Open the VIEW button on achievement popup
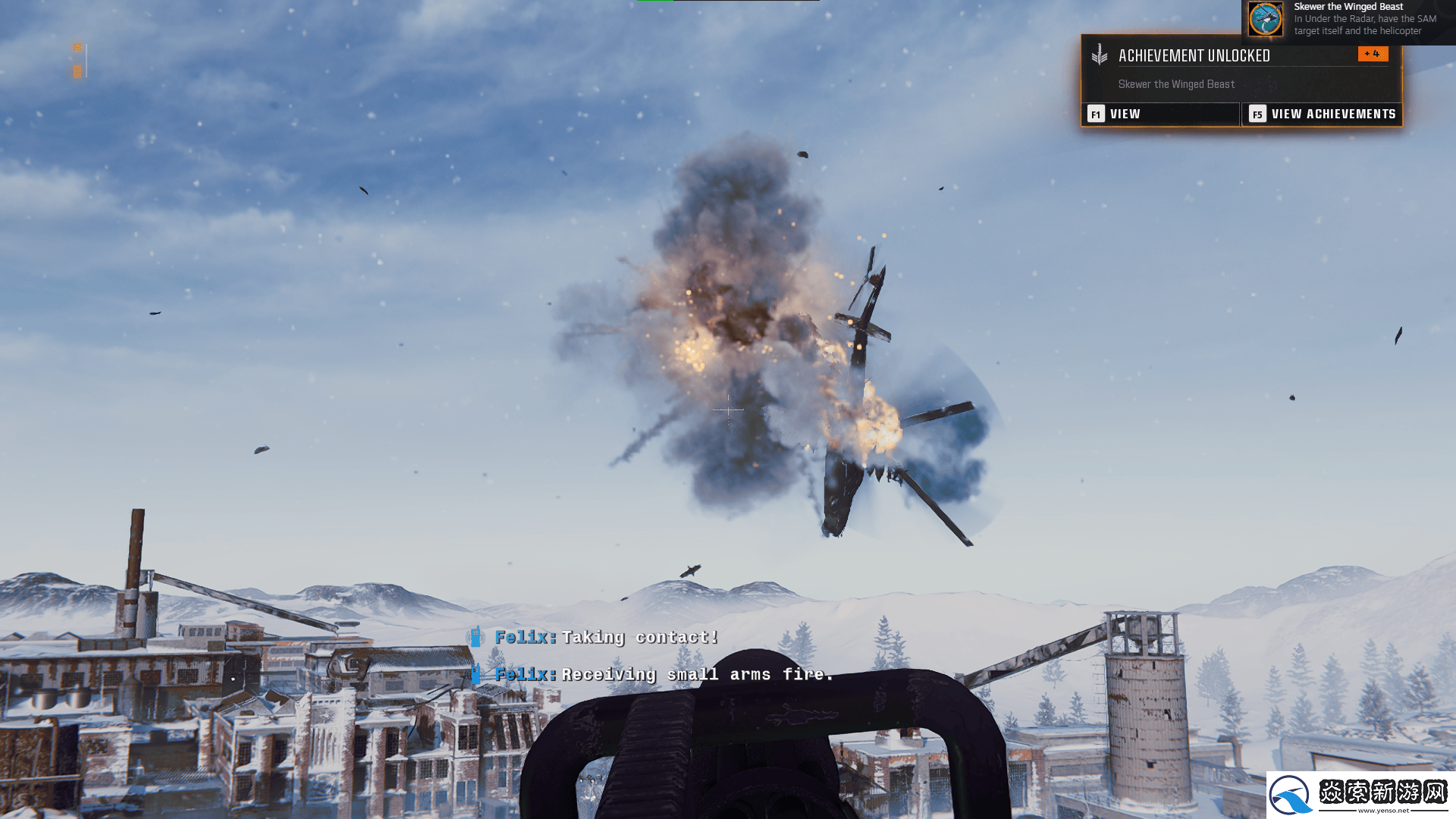Viewport: 1456px width, 819px height. (x=1159, y=114)
